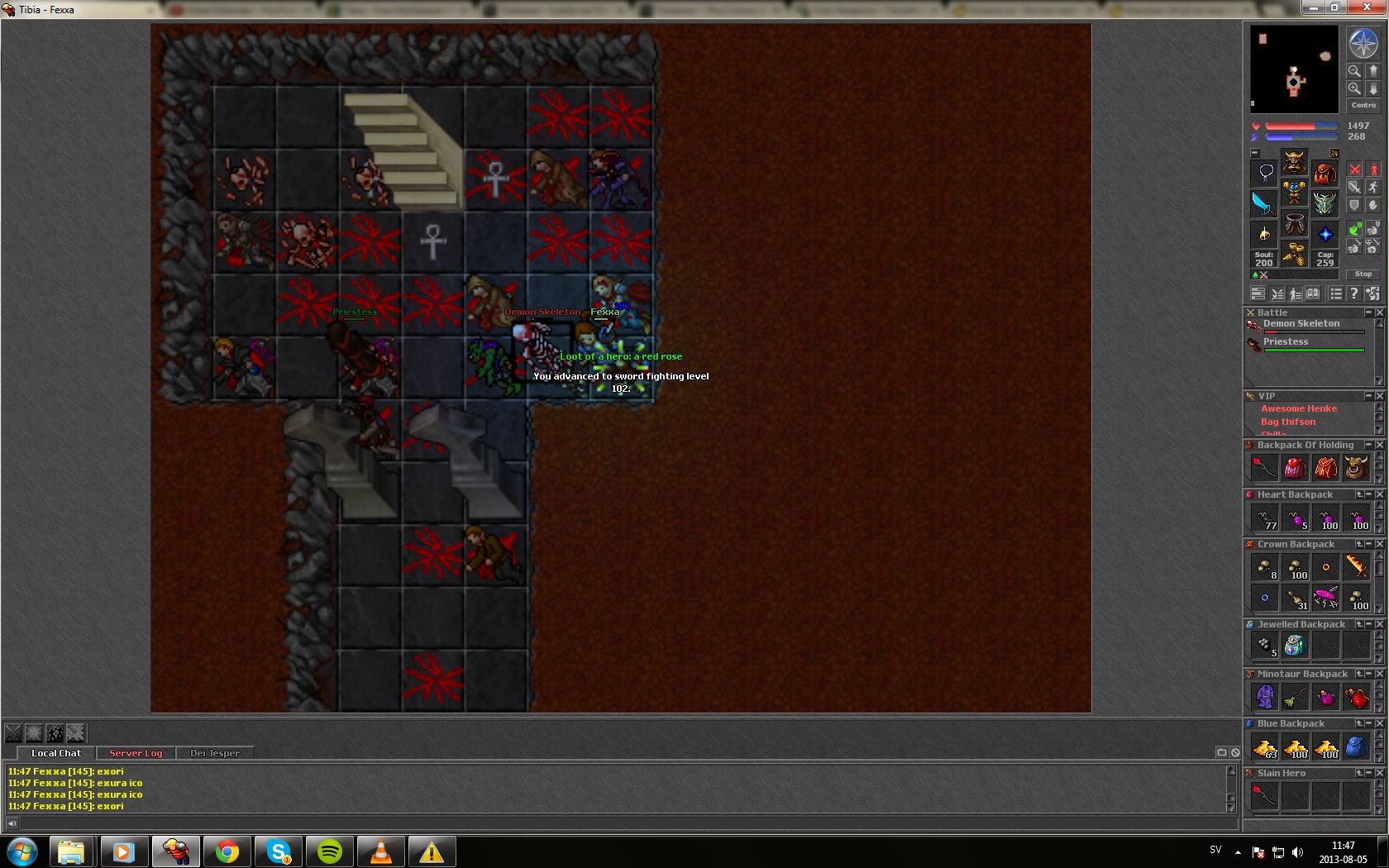The height and width of the screenshot is (868, 1389).
Task: Click the Stop button
Action: click(x=1363, y=274)
